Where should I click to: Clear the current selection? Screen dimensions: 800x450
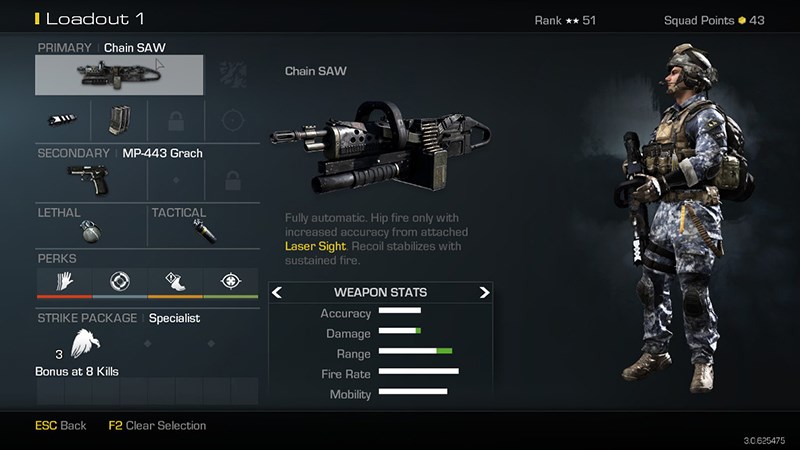click(157, 426)
